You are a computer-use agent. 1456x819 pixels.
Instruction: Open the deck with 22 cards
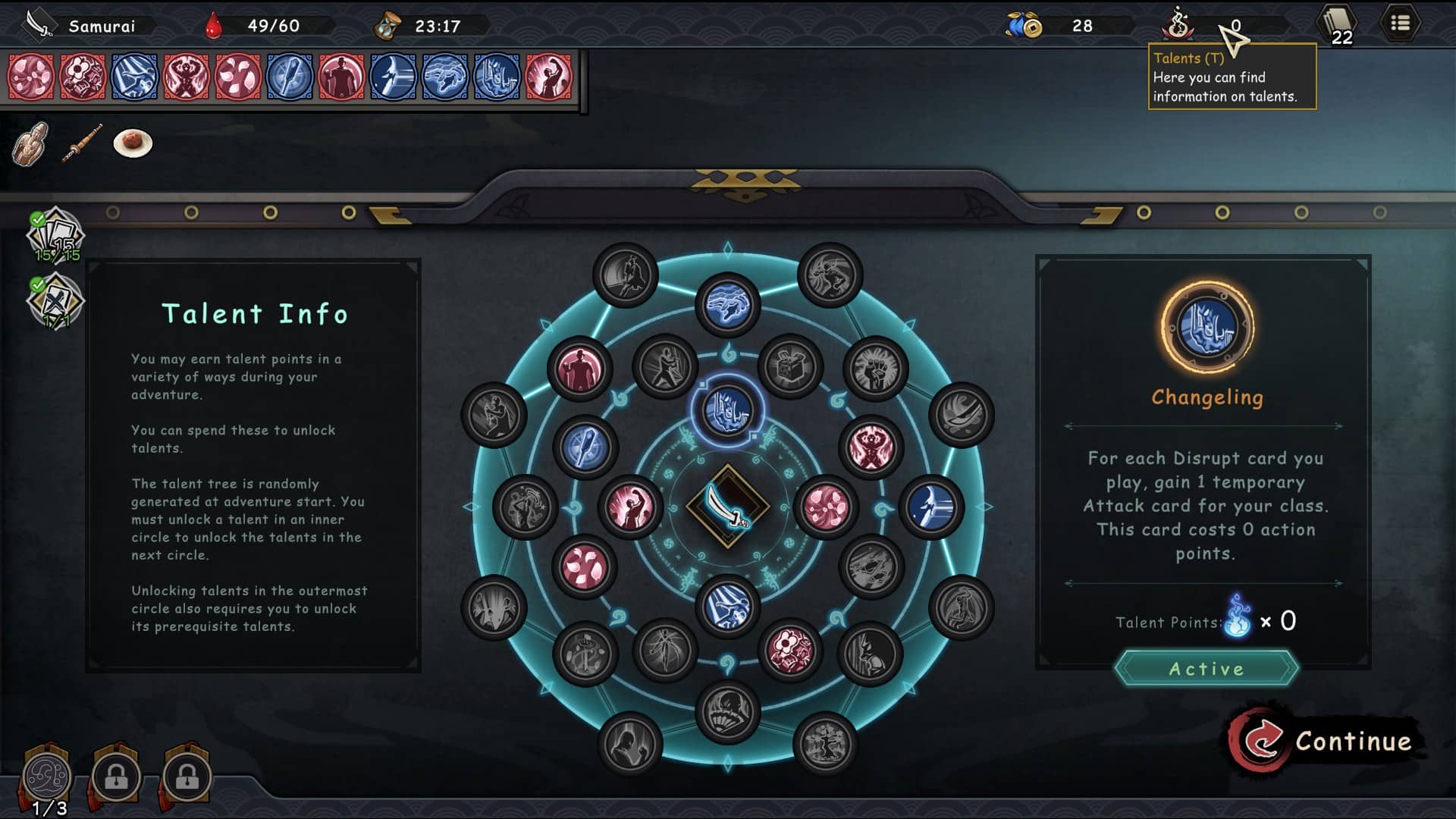(1338, 25)
